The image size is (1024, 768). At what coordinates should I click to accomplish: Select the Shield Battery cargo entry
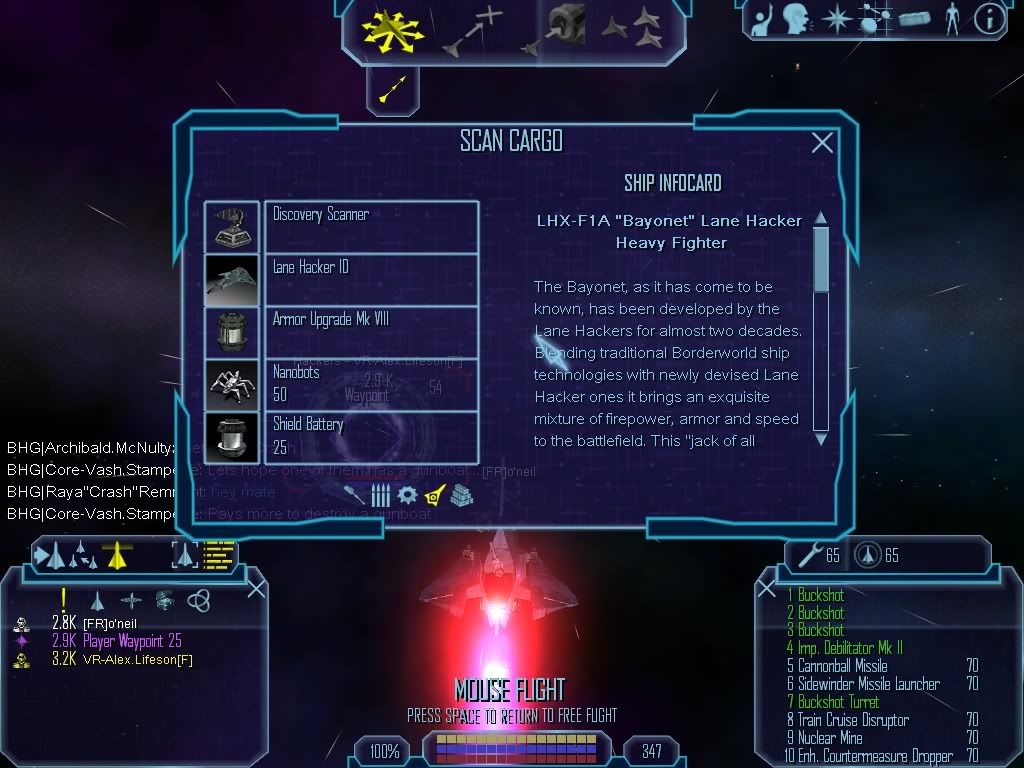click(x=341, y=437)
